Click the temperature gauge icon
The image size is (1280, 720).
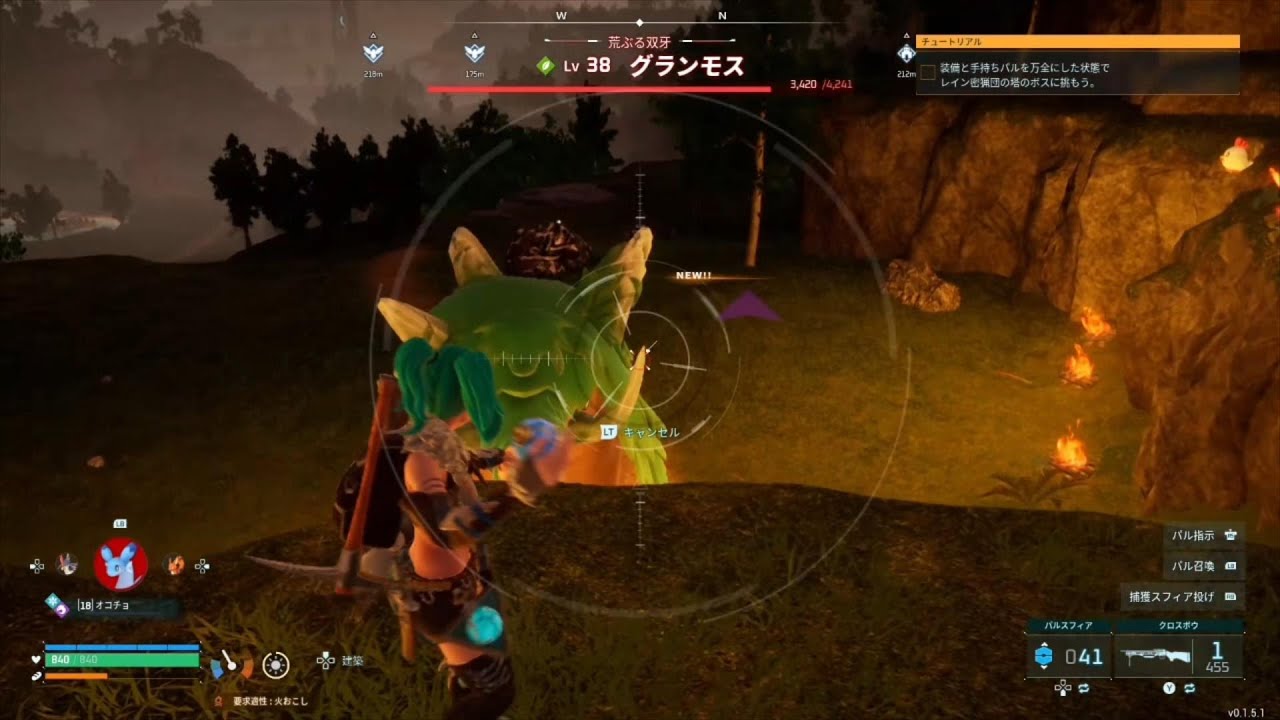tap(232, 662)
